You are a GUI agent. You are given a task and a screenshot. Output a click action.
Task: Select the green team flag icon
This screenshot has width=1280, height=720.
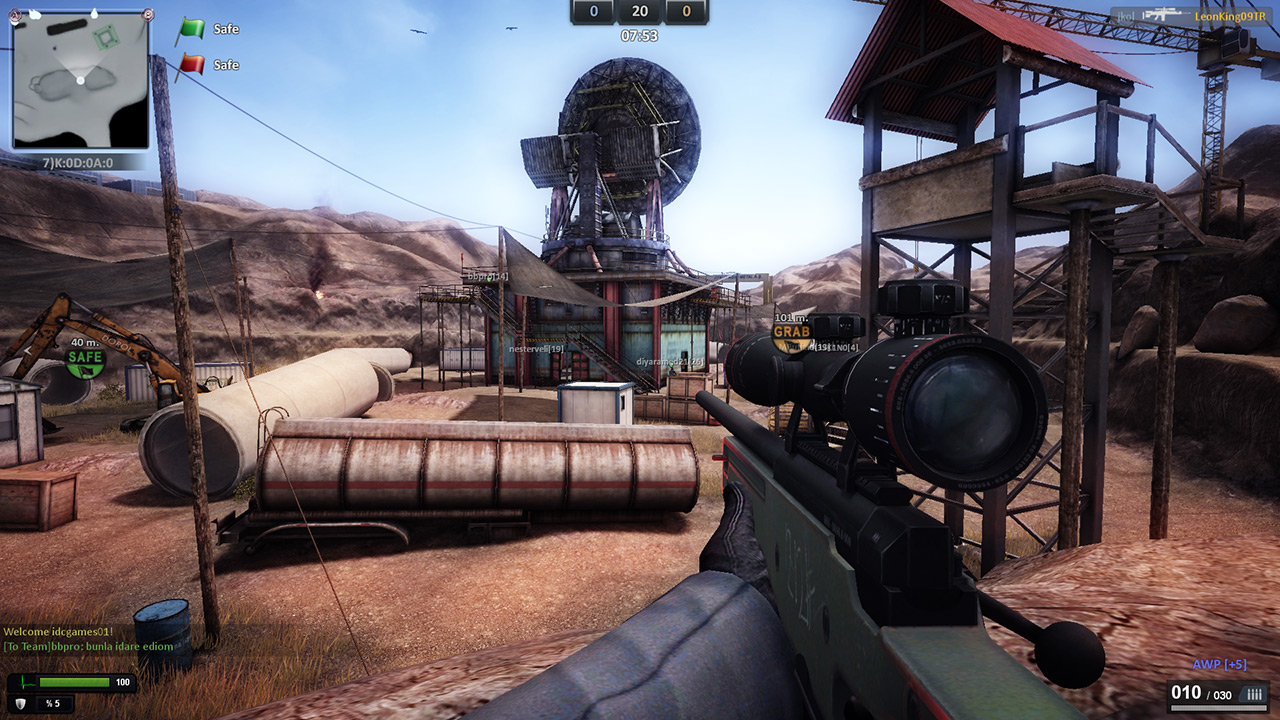190,30
